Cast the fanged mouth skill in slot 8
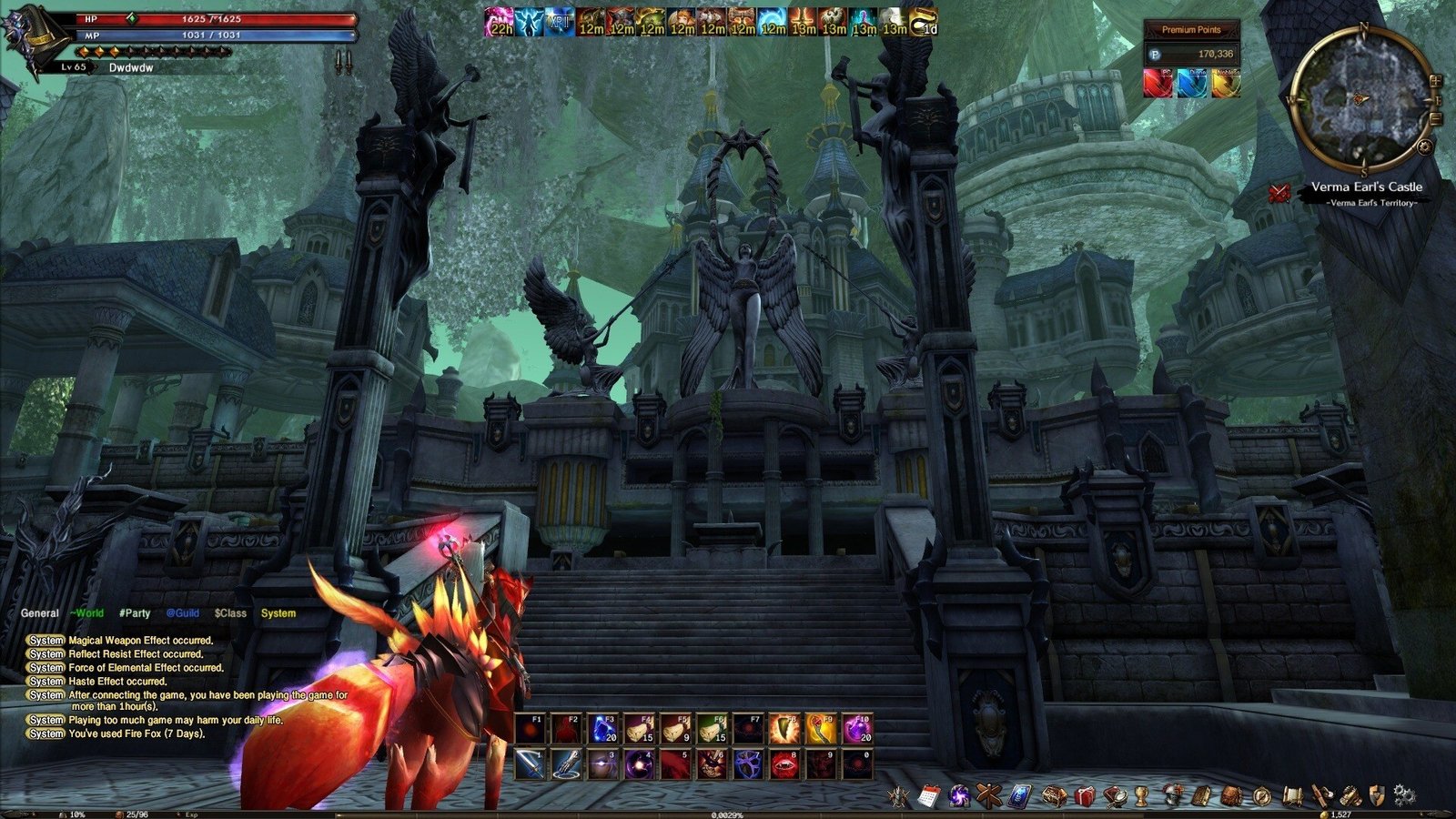 click(x=784, y=764)
